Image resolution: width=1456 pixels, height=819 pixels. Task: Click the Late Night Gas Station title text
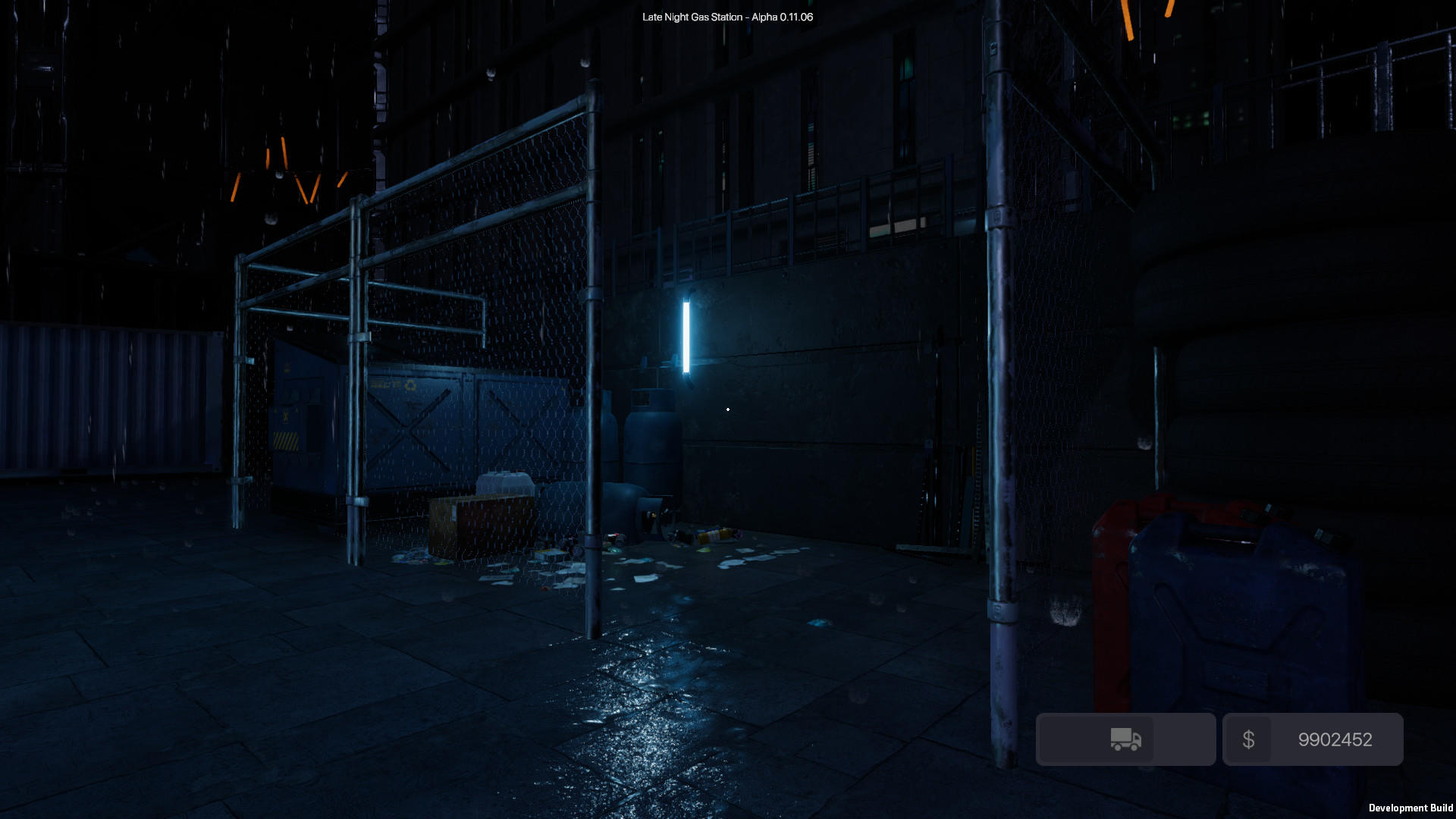tap(727, 16)
